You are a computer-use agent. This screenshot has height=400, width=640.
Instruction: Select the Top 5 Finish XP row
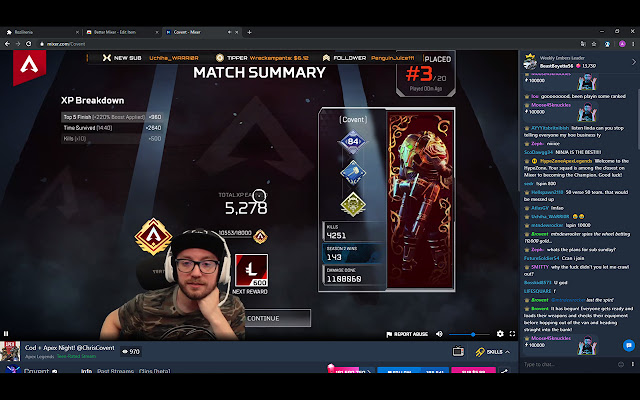pos(112,116)
